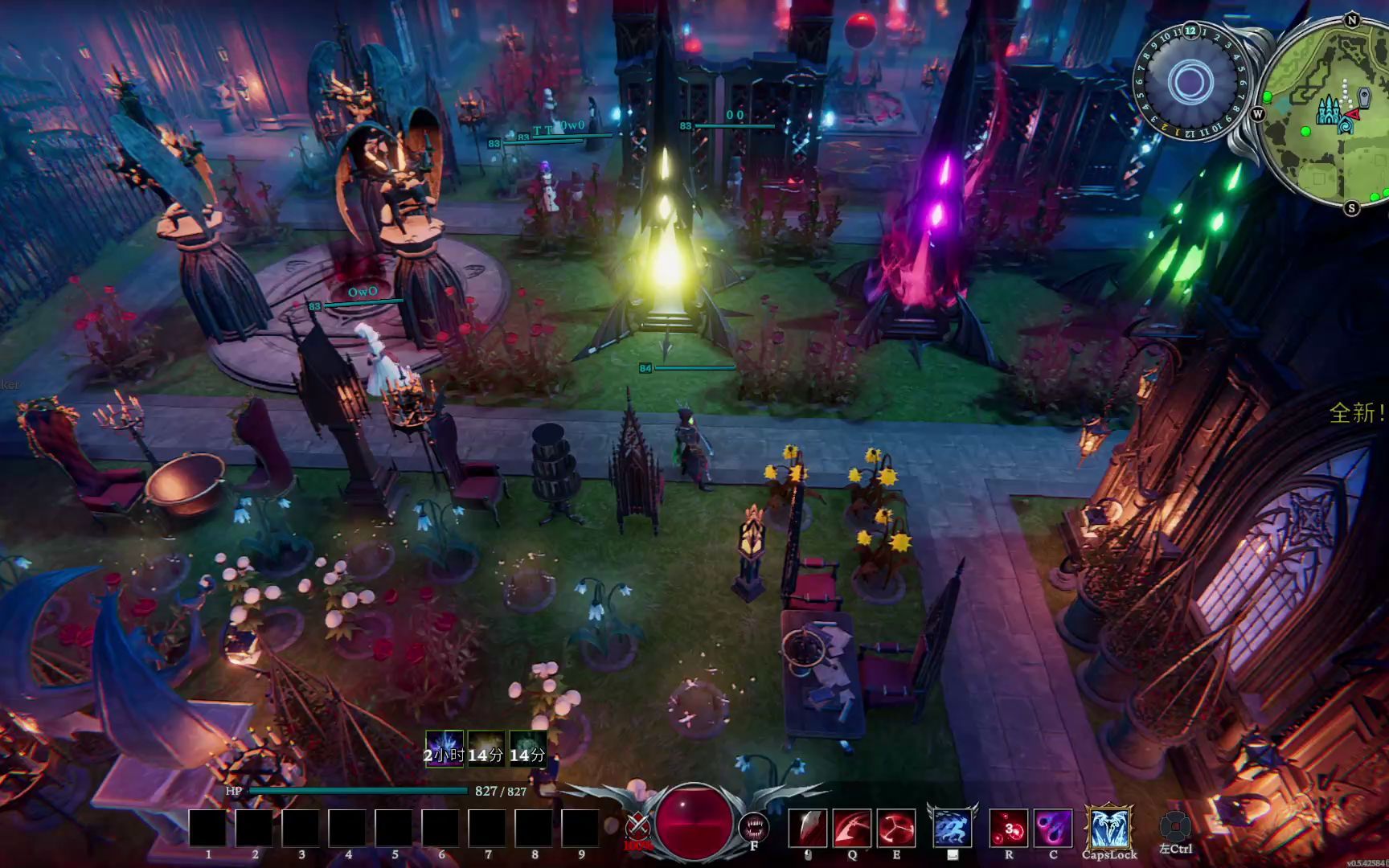1389x868 pixels.
Task: Click the fanged bite ability icon
Action: tap(754, 826)
